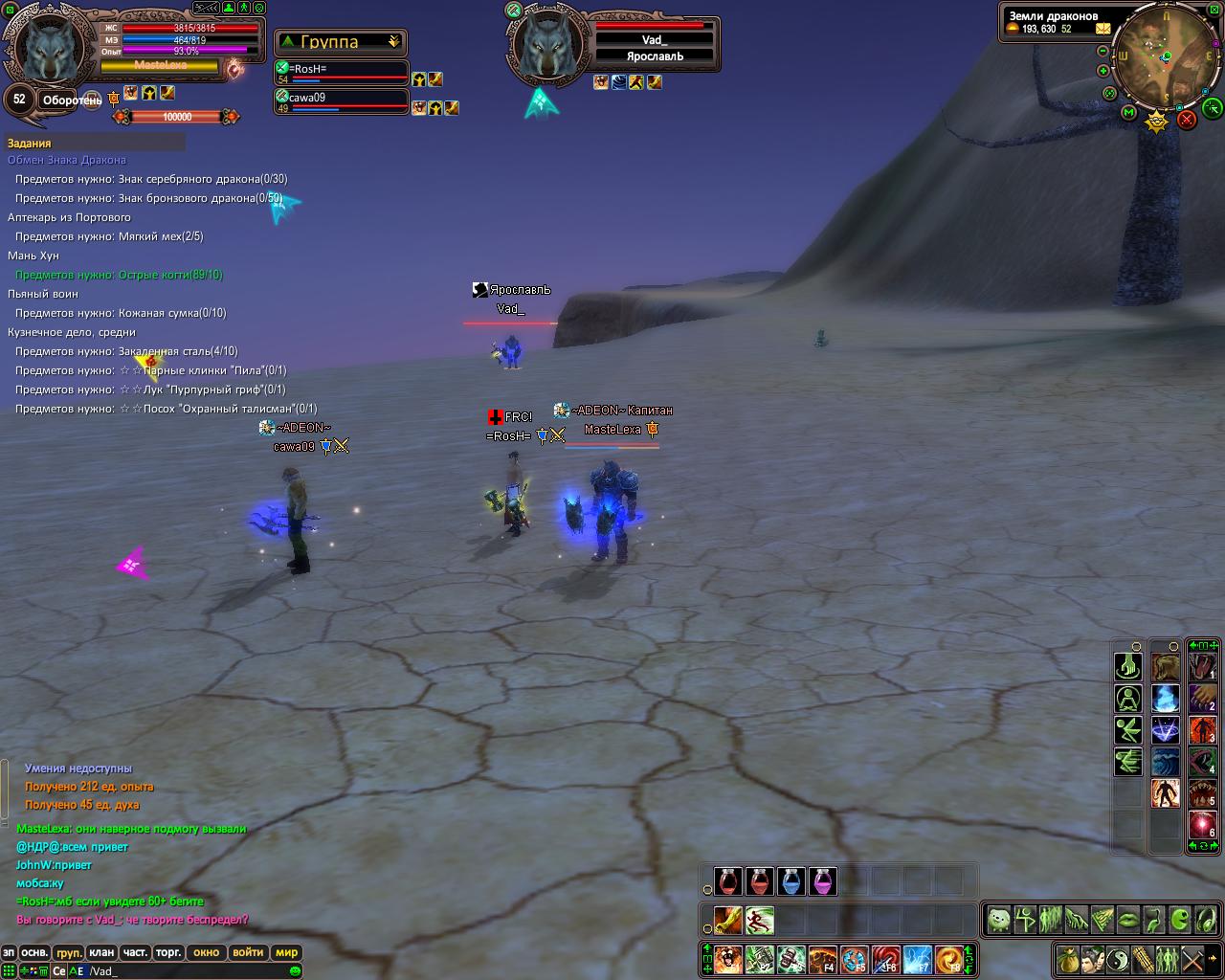Activate the F7 lightning skill
This screenshot has height=980, width=1225.
(x=917, y=958)
